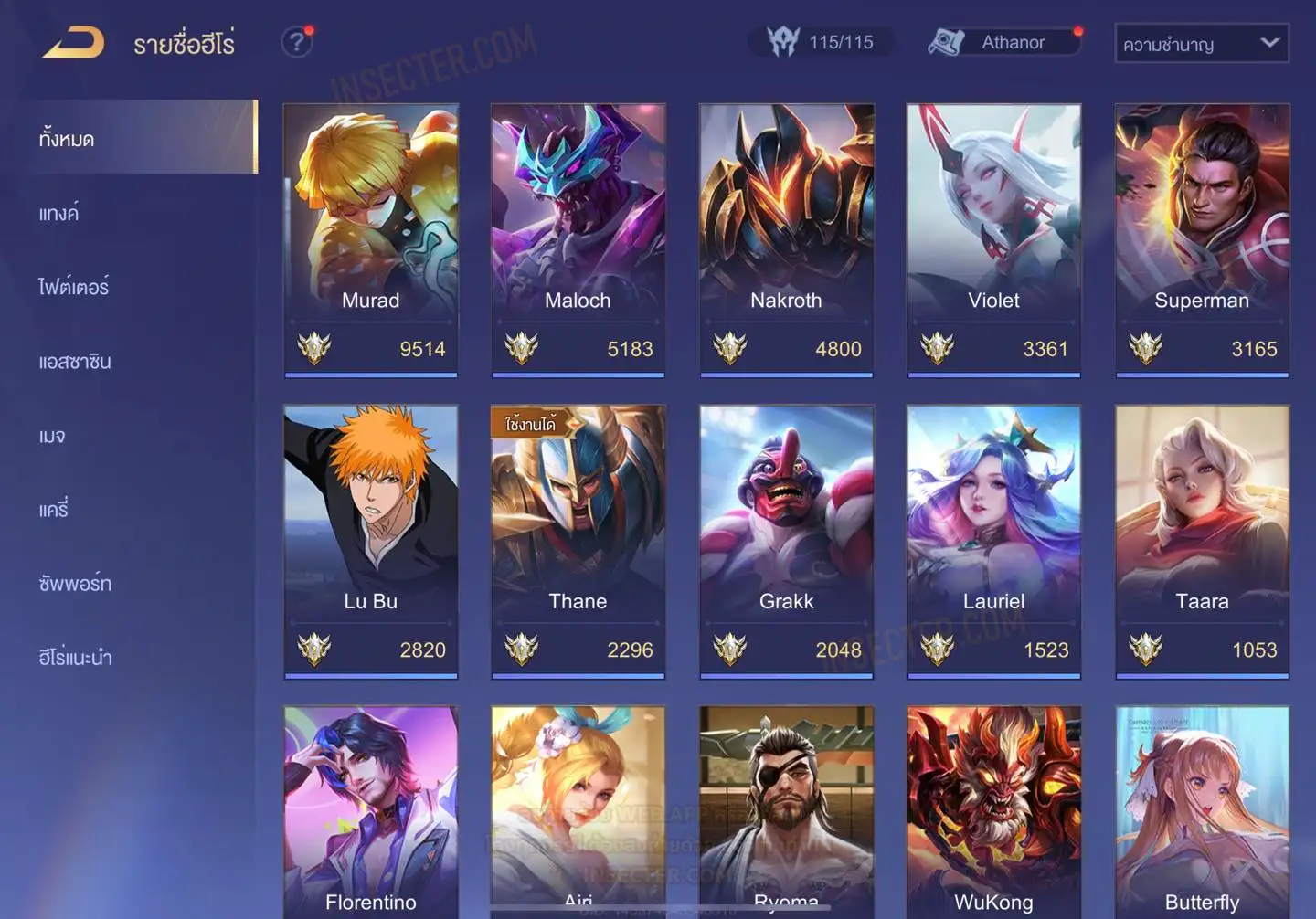Switch to the เมจ tab

[x=52, y=436]
